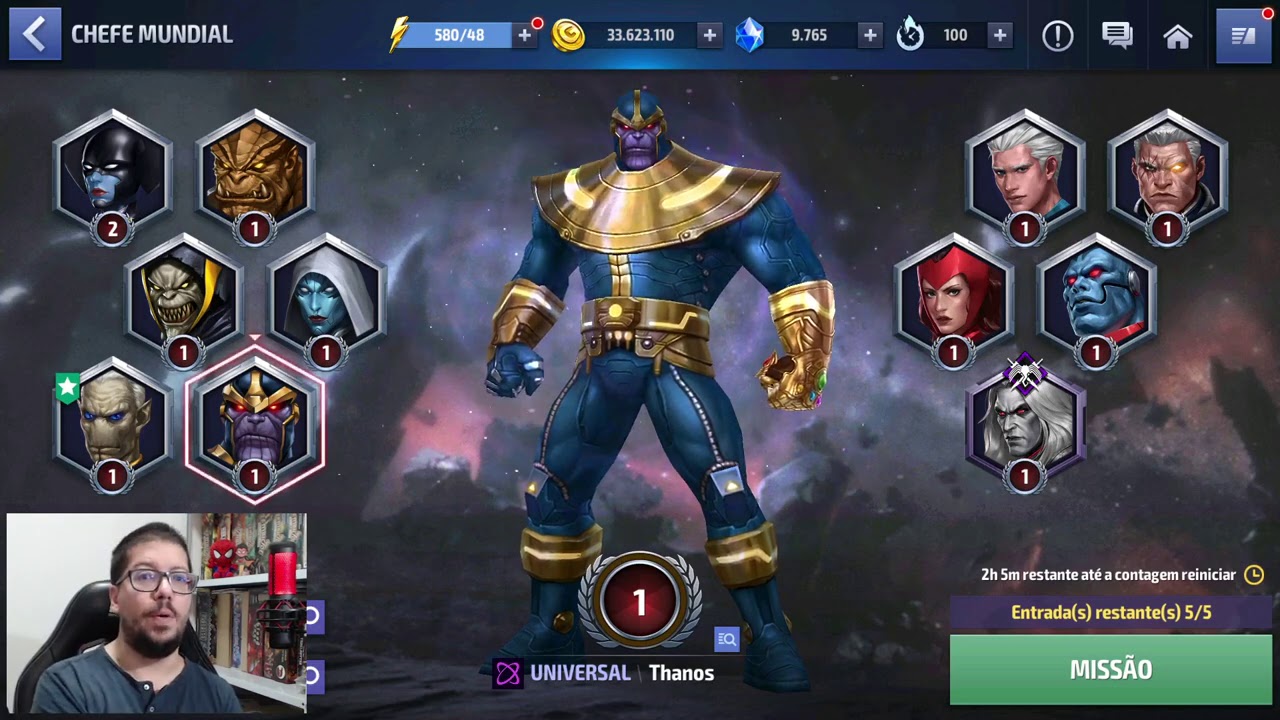Pick the Scarlet Witch boss portrait

[x=954, y=297]
